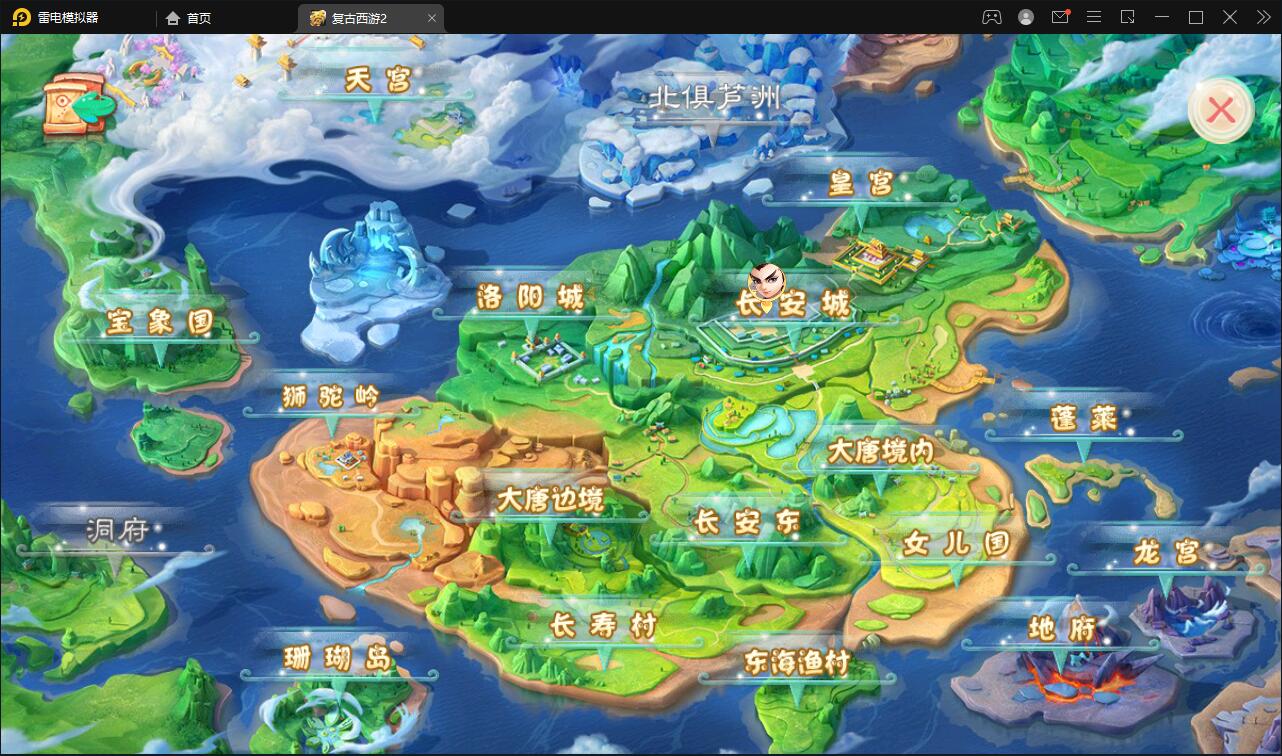
Task: Click the scroll icon with green arrow
Action: (x=76, y=103)
